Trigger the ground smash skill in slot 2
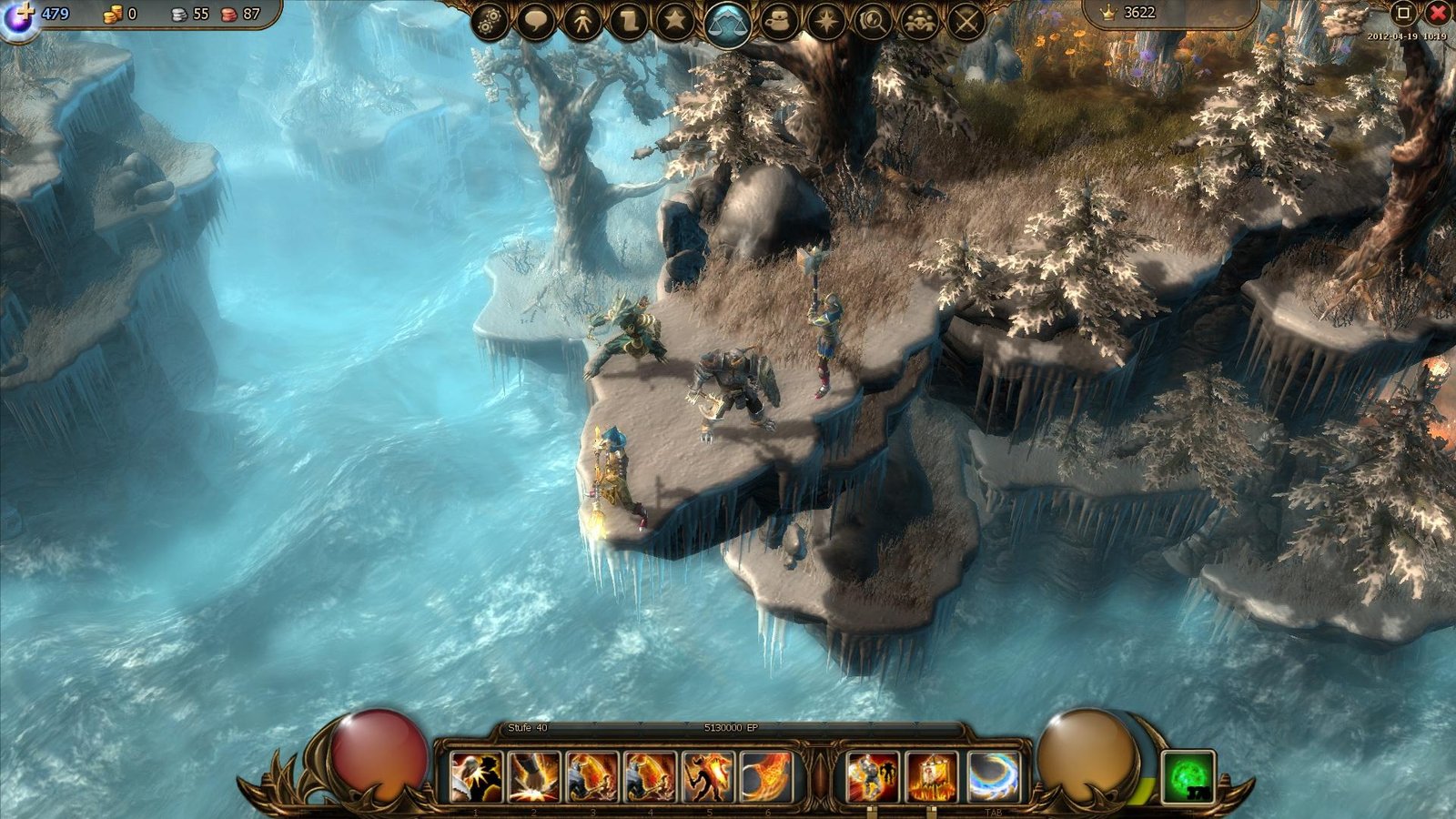Image resolution: width=1456 pixels, height=819 pixels. click(533, 776)
